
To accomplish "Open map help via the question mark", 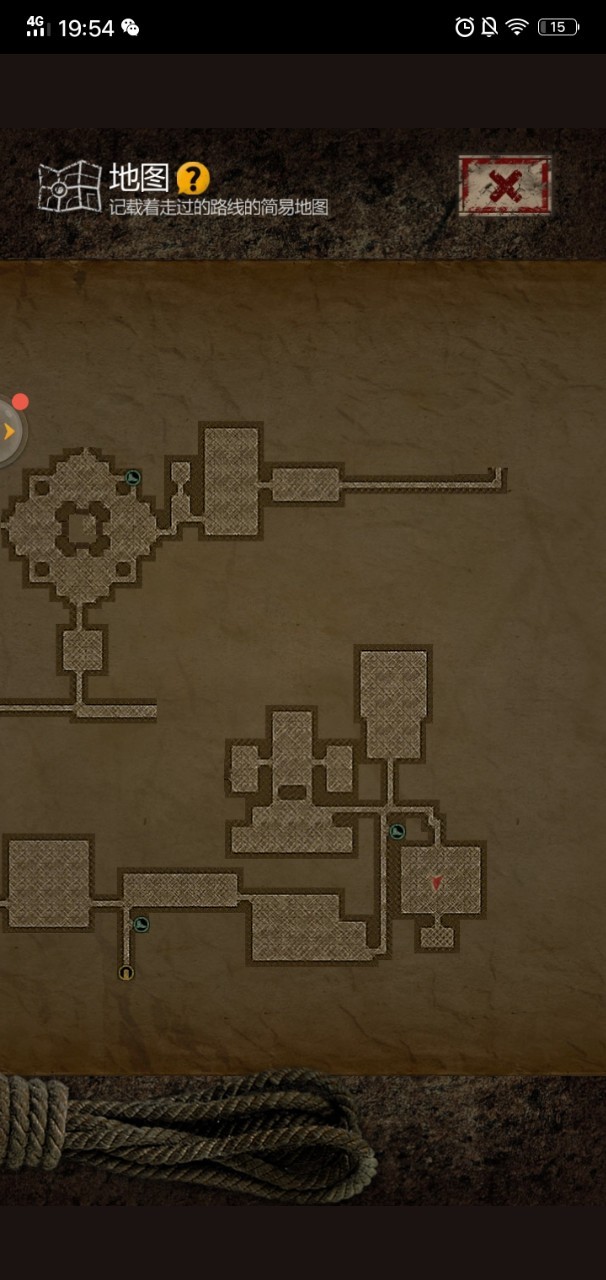I will pyautogui.click(x=193, y=180).
